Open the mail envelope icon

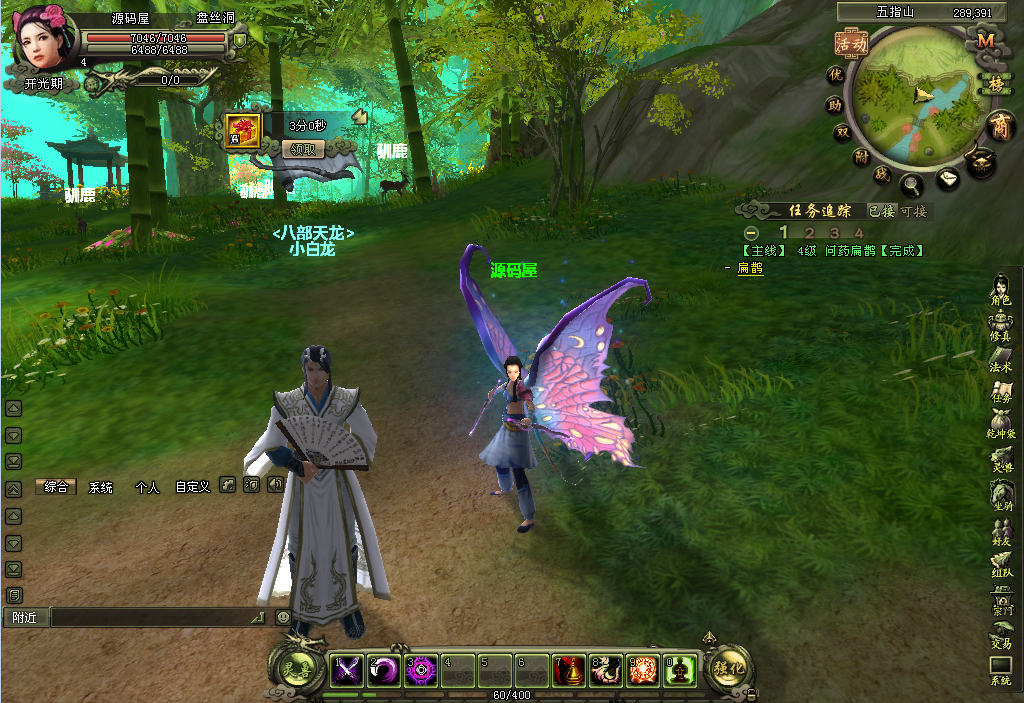(948, 179)
